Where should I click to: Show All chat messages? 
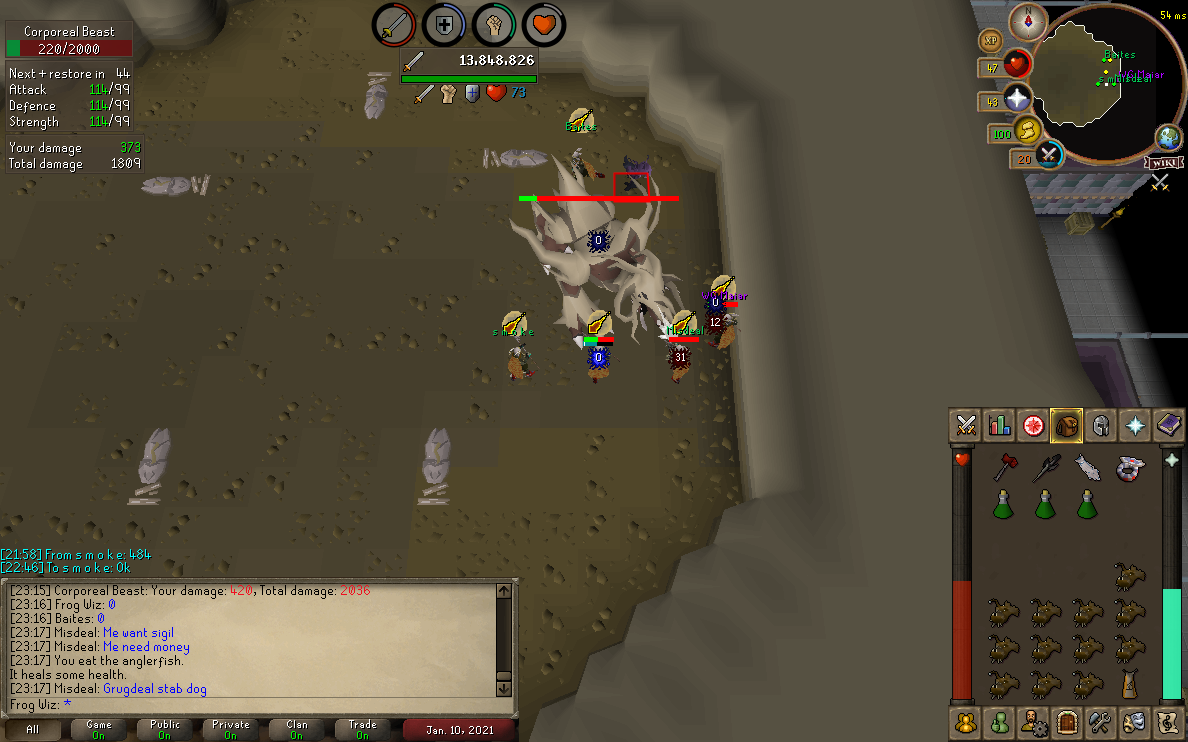coord(33,729)
